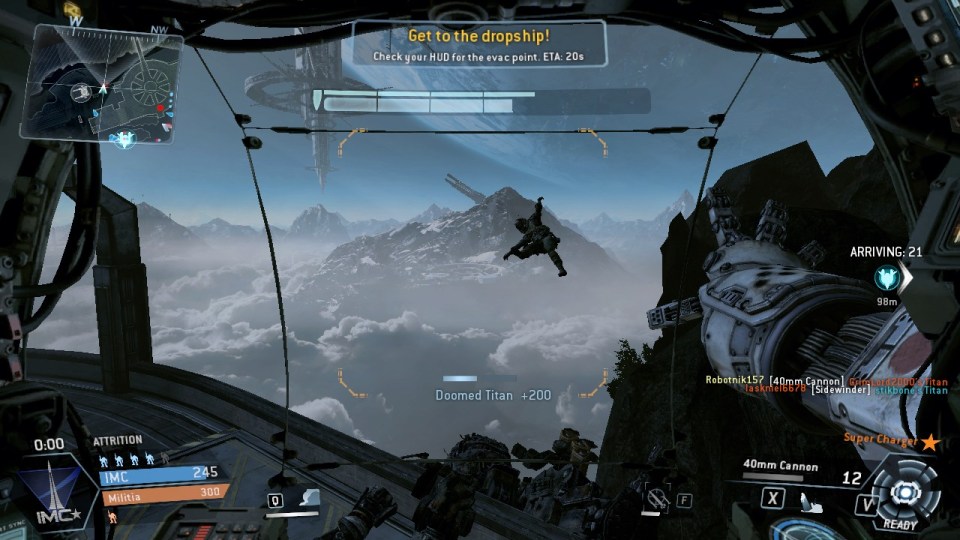
Task: Select the dropship evac marker on the minimap
Action: 124,139
